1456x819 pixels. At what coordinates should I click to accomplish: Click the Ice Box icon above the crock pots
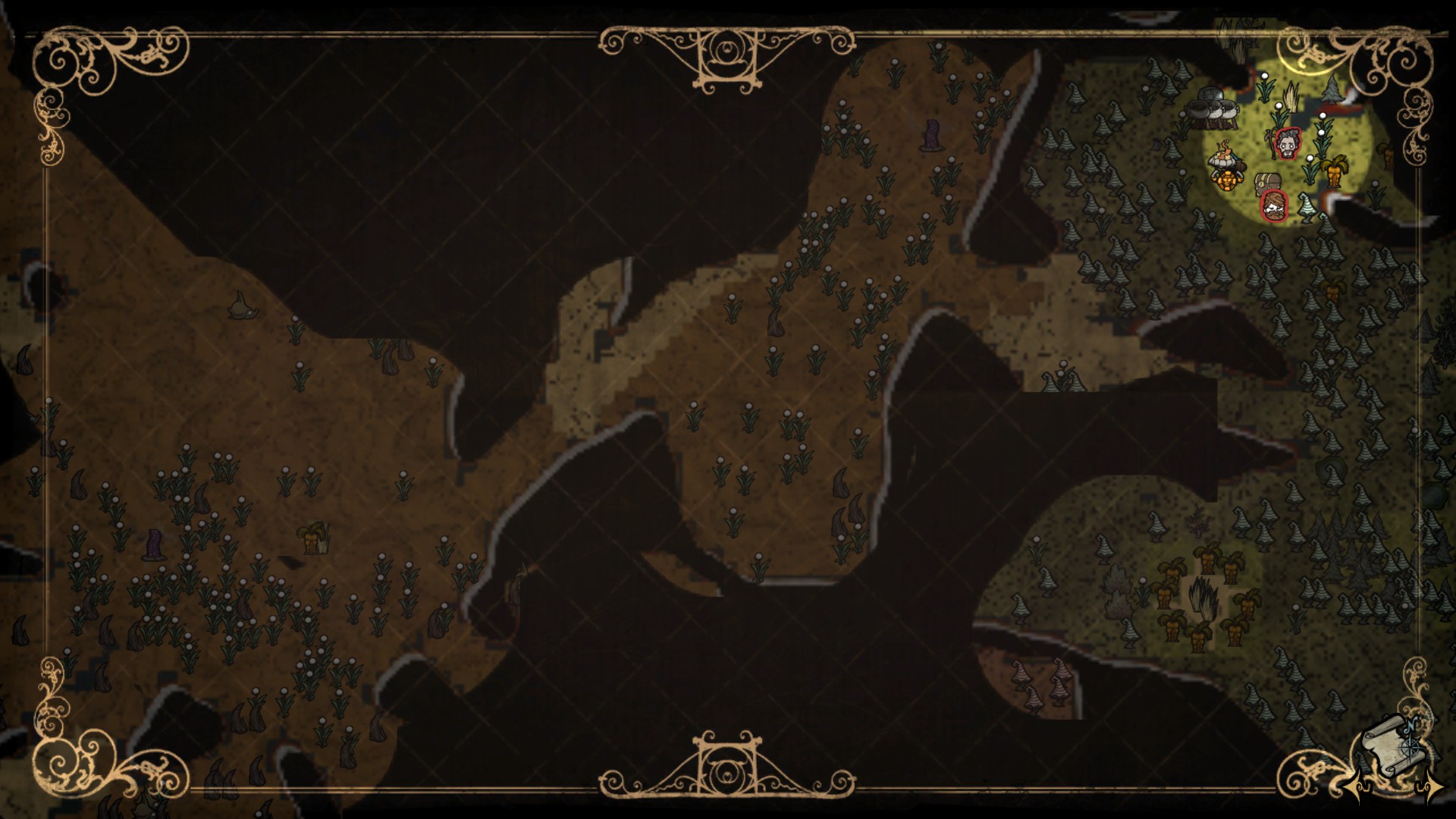[1210, 93]
